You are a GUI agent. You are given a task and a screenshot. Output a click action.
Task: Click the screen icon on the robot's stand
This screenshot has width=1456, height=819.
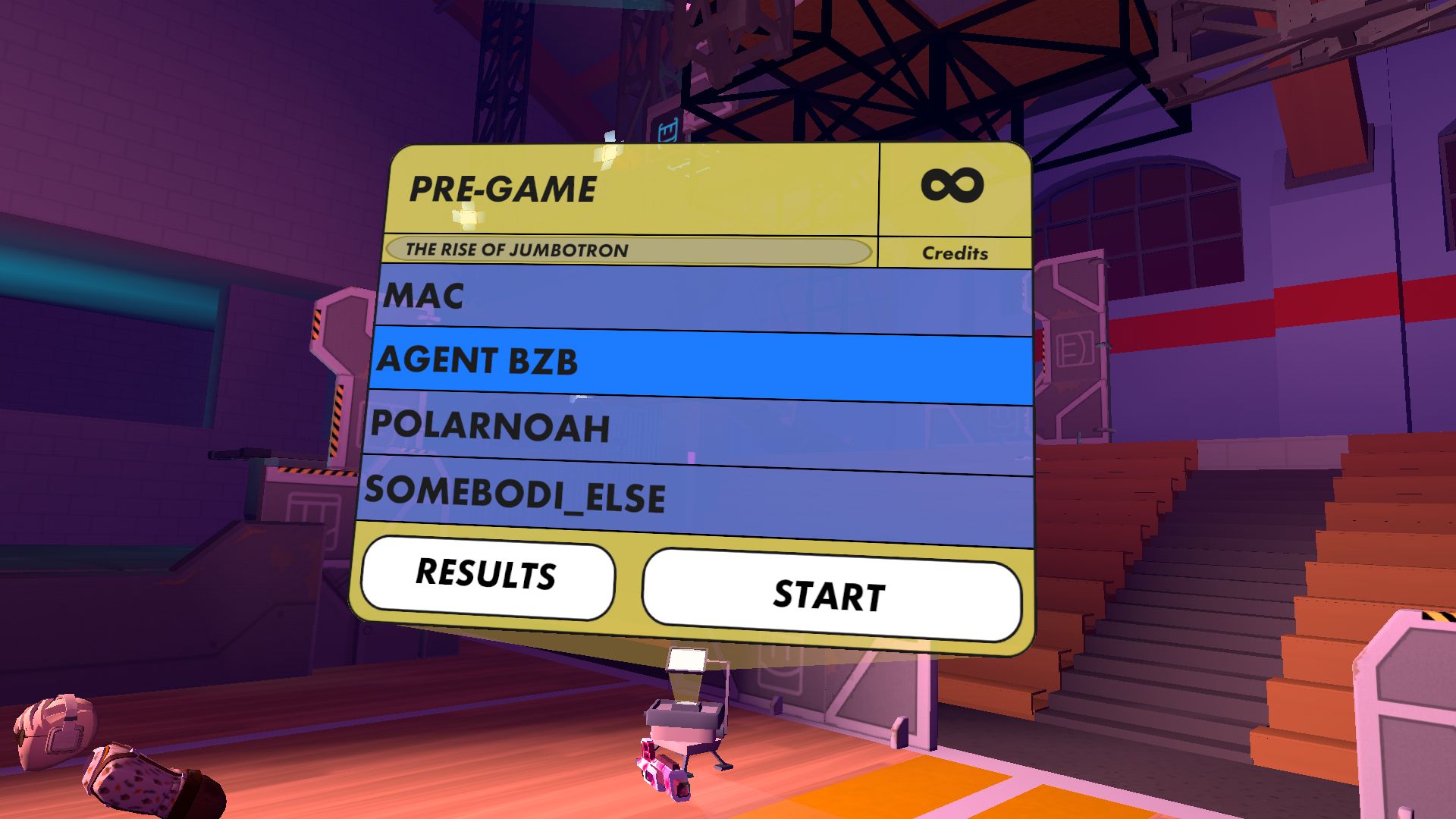tap(689, 657)
